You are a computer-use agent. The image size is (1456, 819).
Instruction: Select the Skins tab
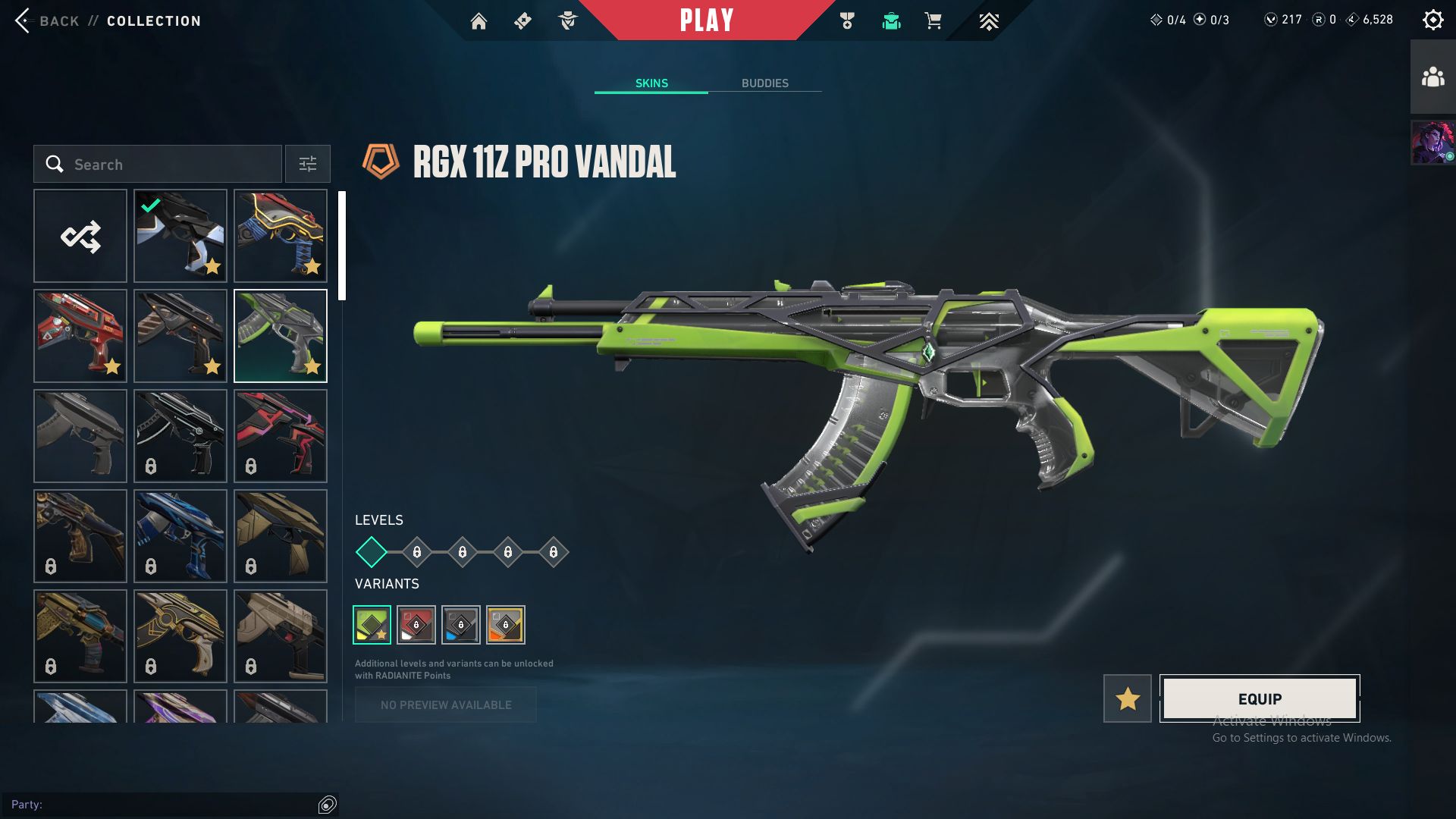pyautogui.click(x=651, y=83)
